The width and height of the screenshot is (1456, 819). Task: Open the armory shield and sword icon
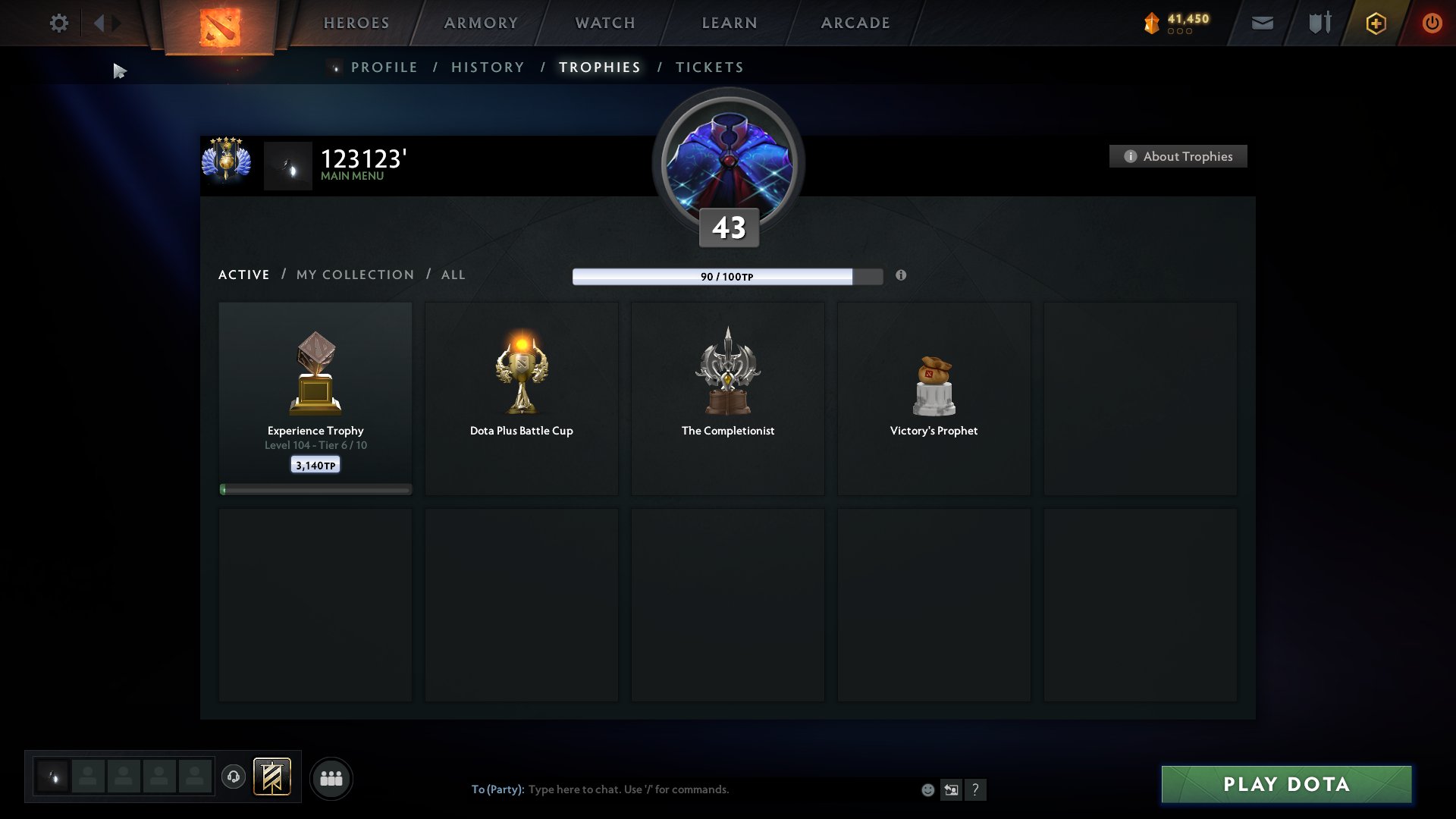1319,23
